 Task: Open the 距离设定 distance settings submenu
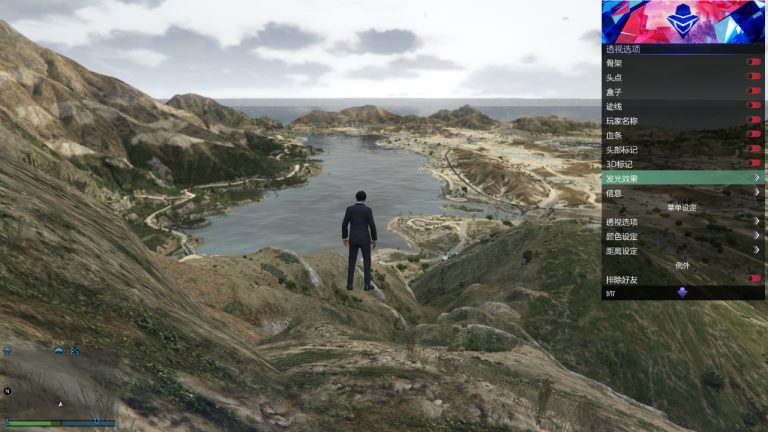[x=683, y=251]
